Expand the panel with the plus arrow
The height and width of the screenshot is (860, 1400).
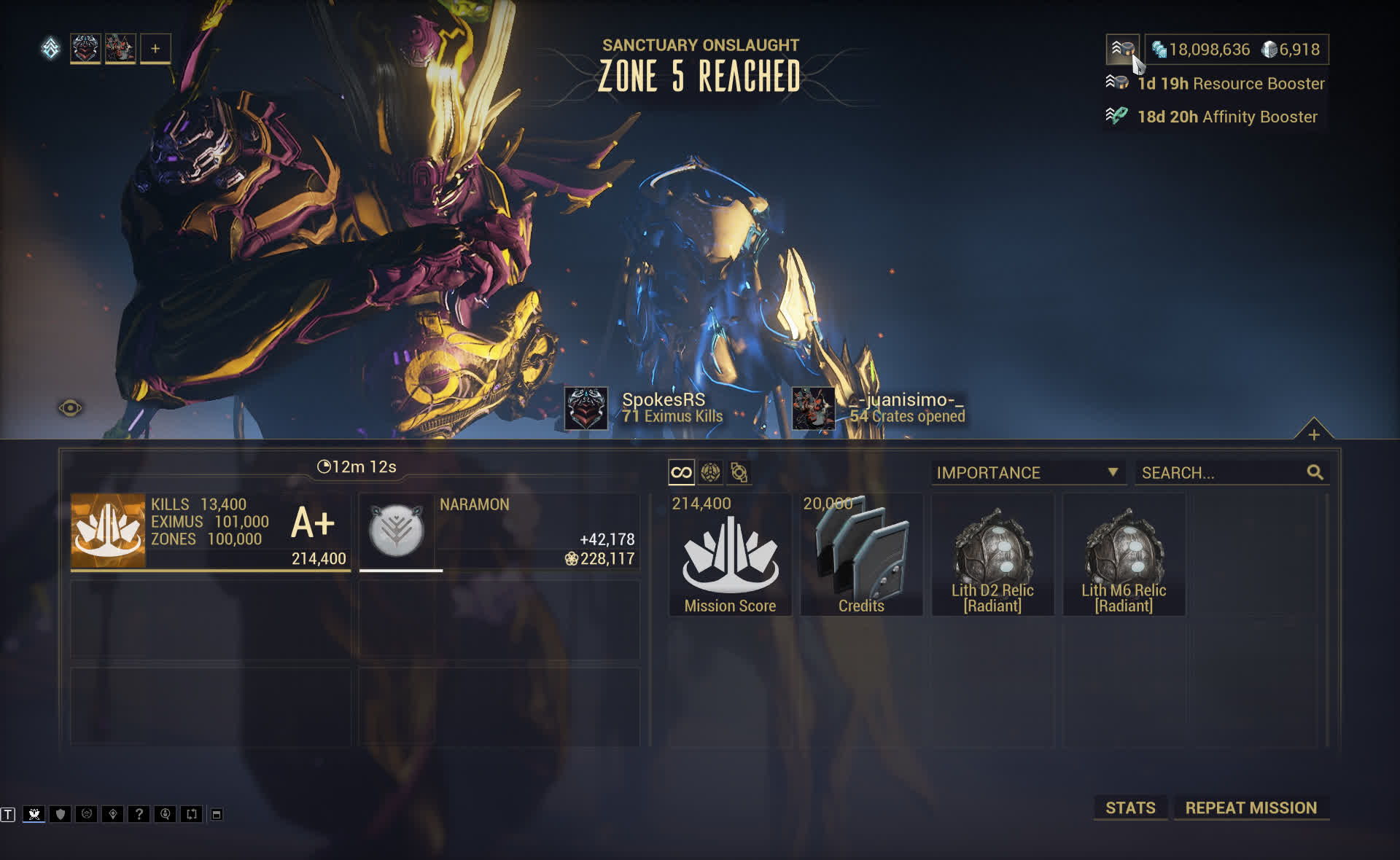[x=1313, y=434]
